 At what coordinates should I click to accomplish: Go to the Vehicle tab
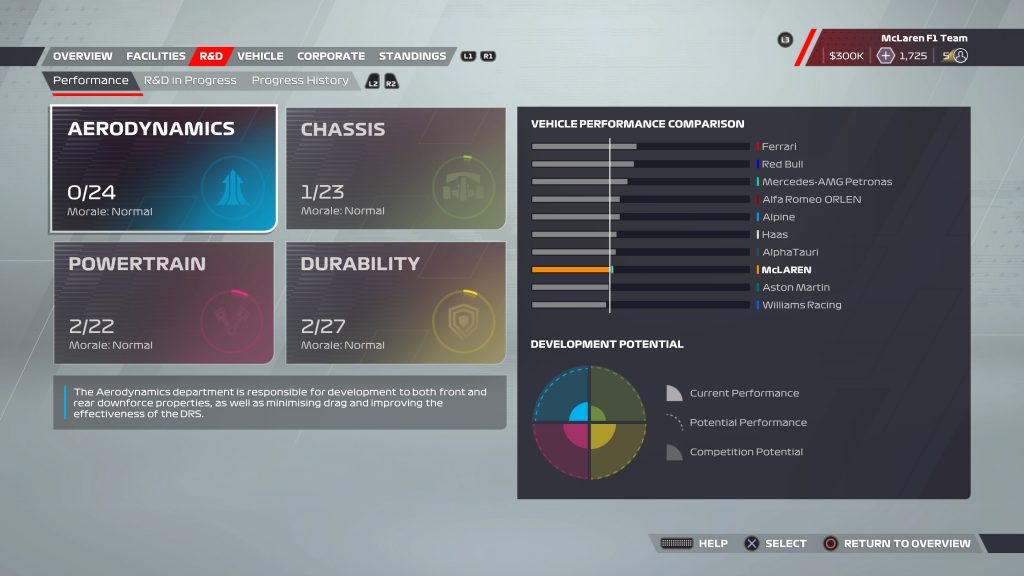tap(260, 56)
